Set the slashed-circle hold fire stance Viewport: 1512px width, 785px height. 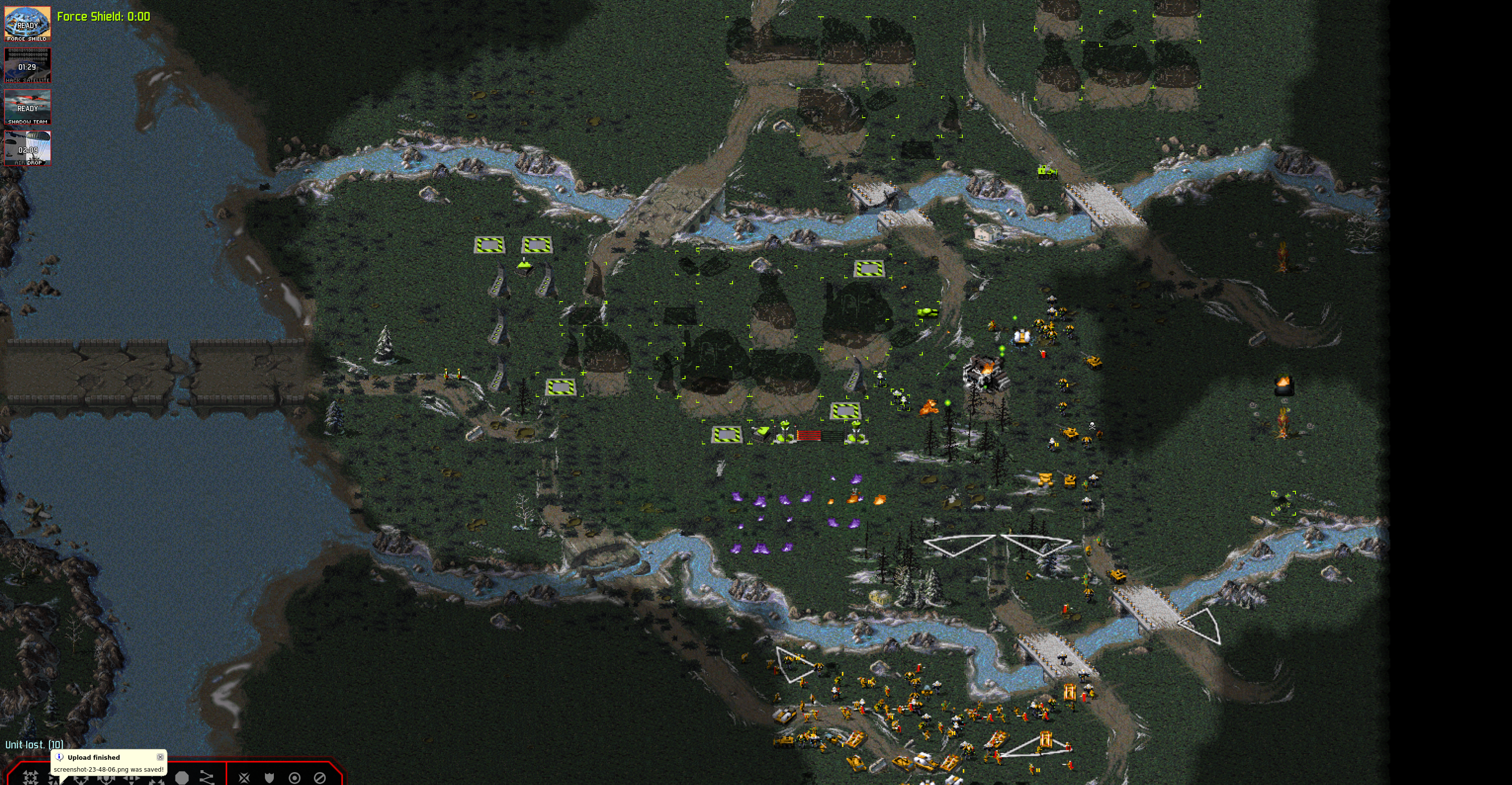tap(320, 778)
